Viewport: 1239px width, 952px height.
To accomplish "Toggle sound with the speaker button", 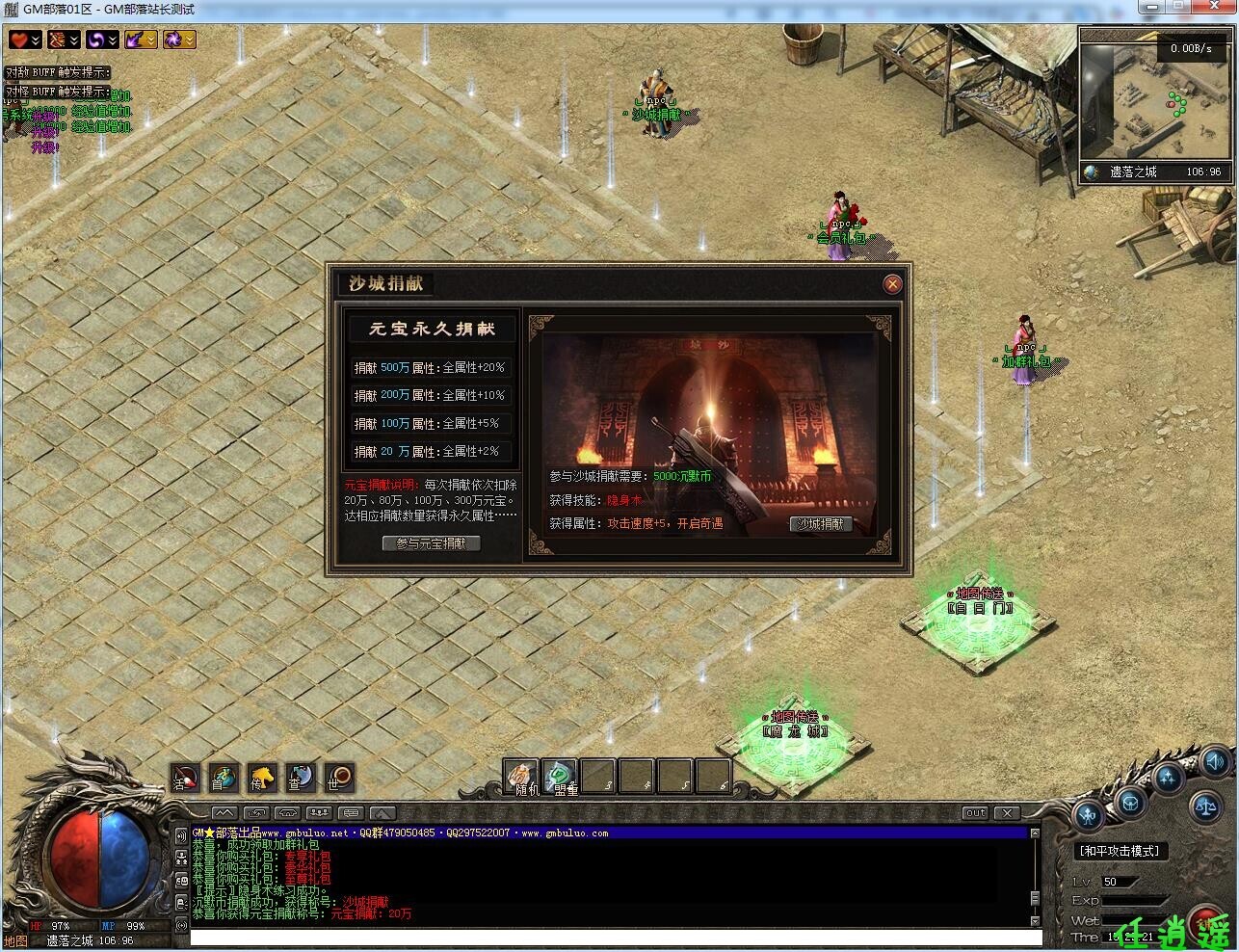I will pyautogui.click(x=1214, y=761).
